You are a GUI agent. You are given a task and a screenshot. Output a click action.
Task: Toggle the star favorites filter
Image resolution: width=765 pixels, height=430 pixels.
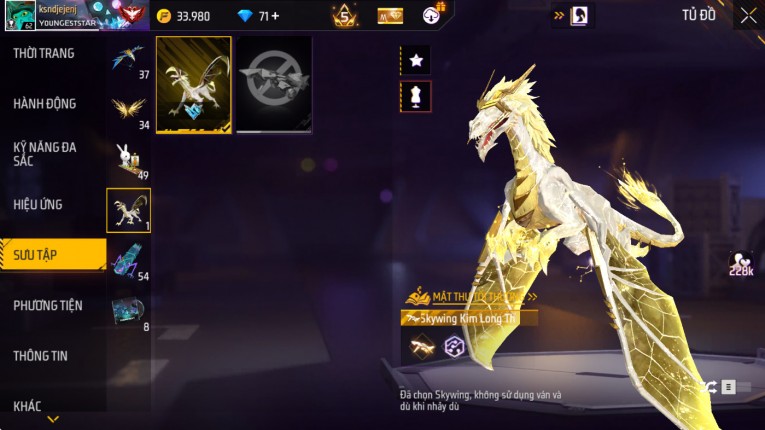tap(416, 61)
